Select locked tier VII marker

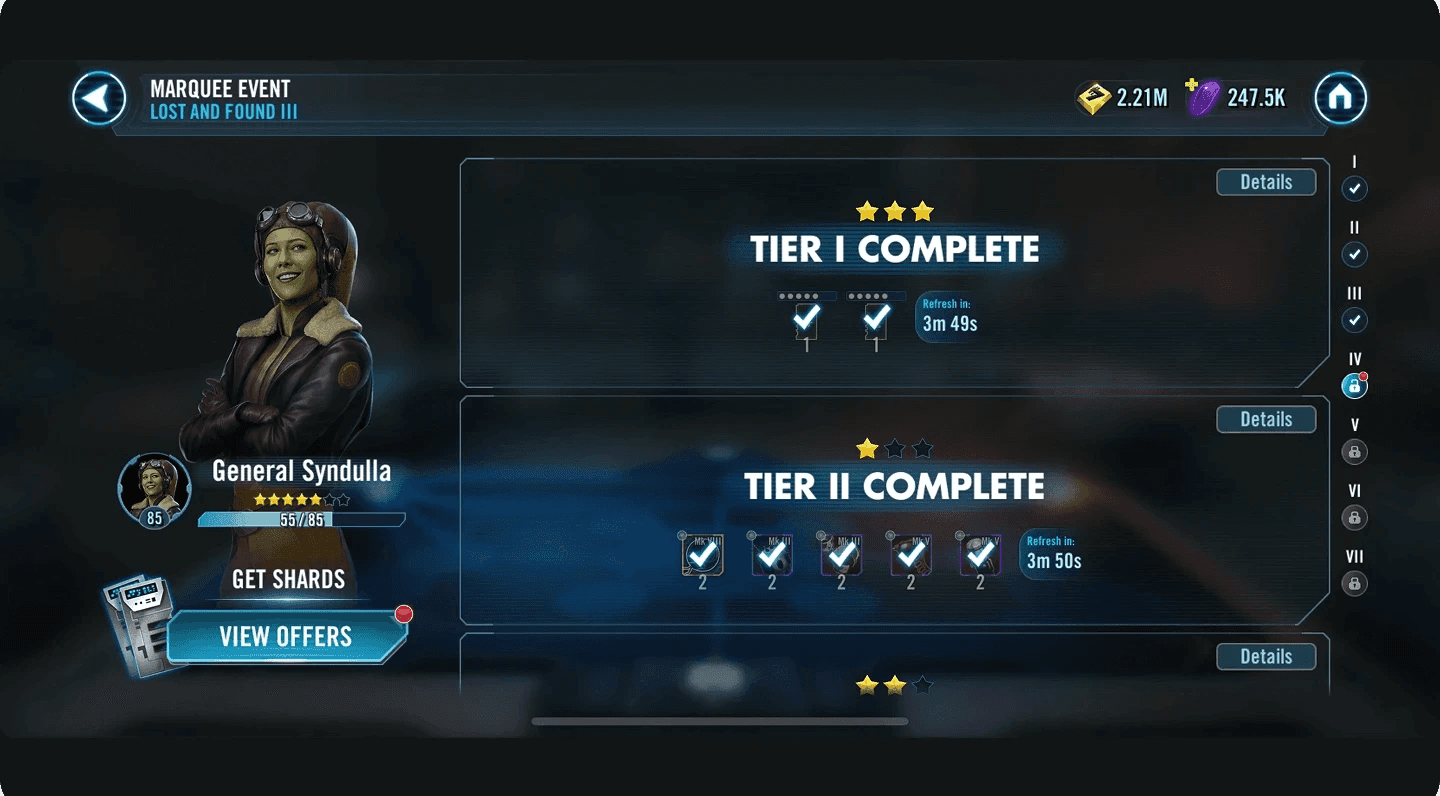tap(1354, 583)
